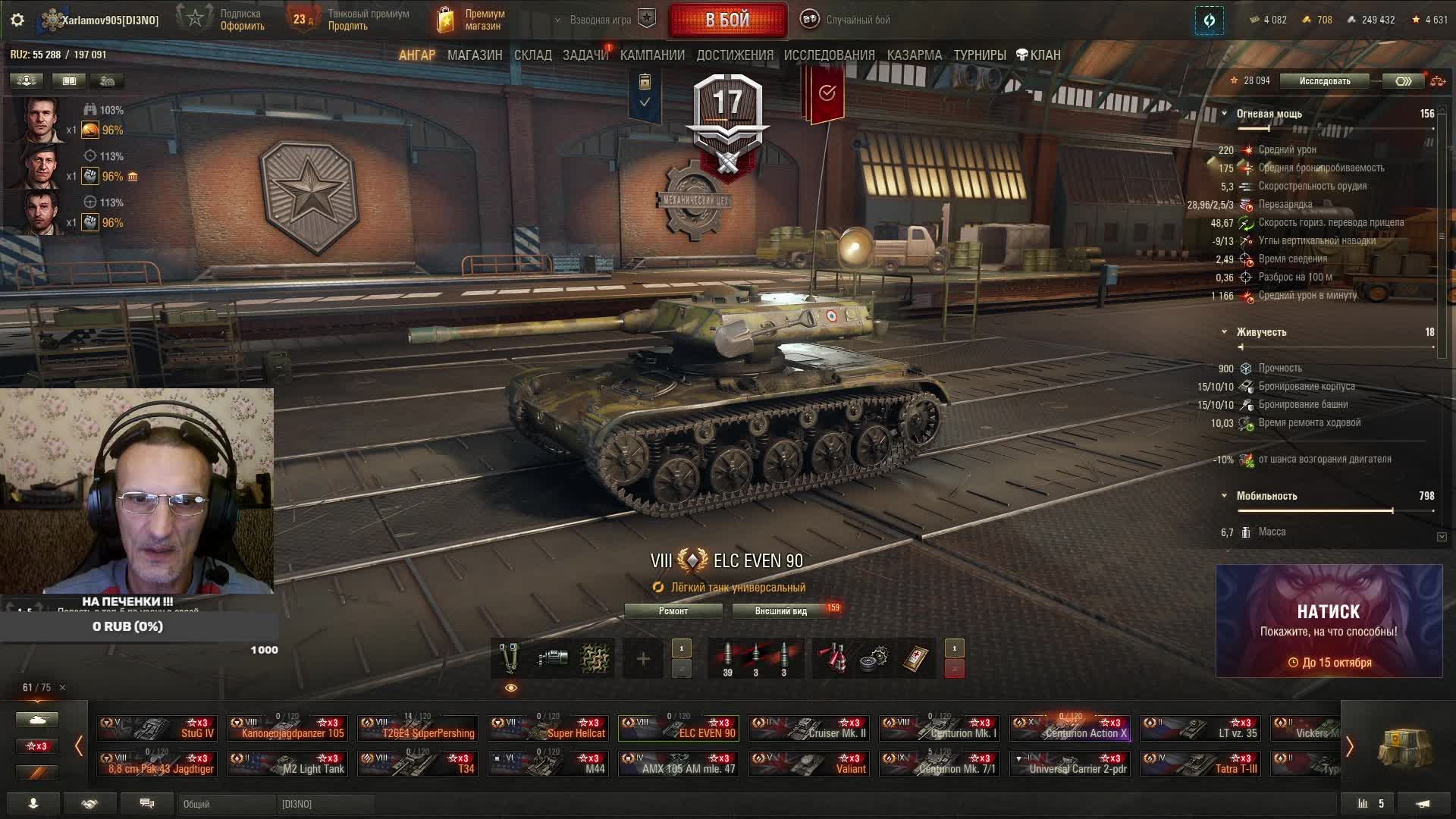The height and width of the screenshot is (819, 1456).
Task: Select the Kanonenjagdpanzer 105 tank
Action: coord(288,729)
